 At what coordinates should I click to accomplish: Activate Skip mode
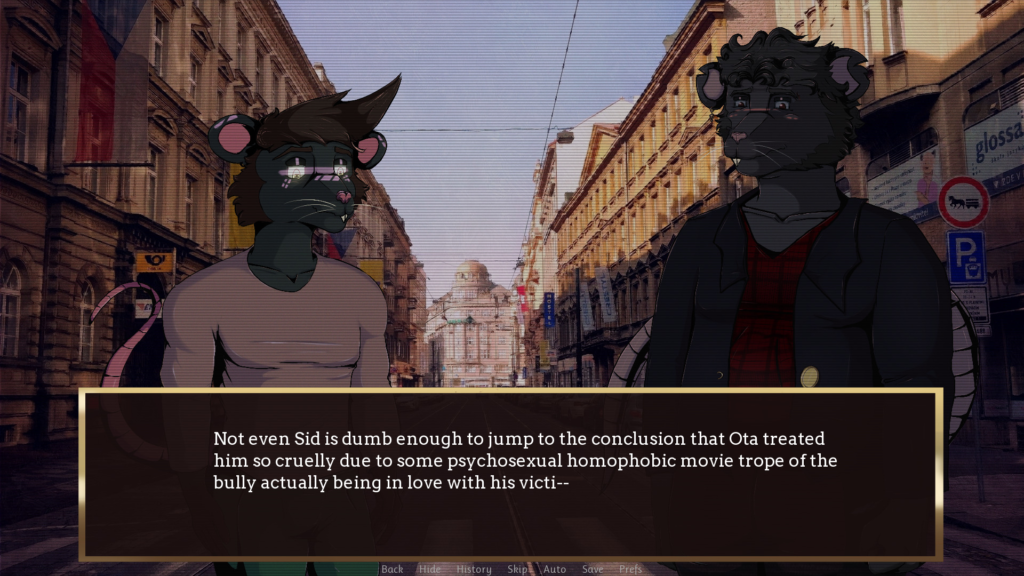(518, 569)
